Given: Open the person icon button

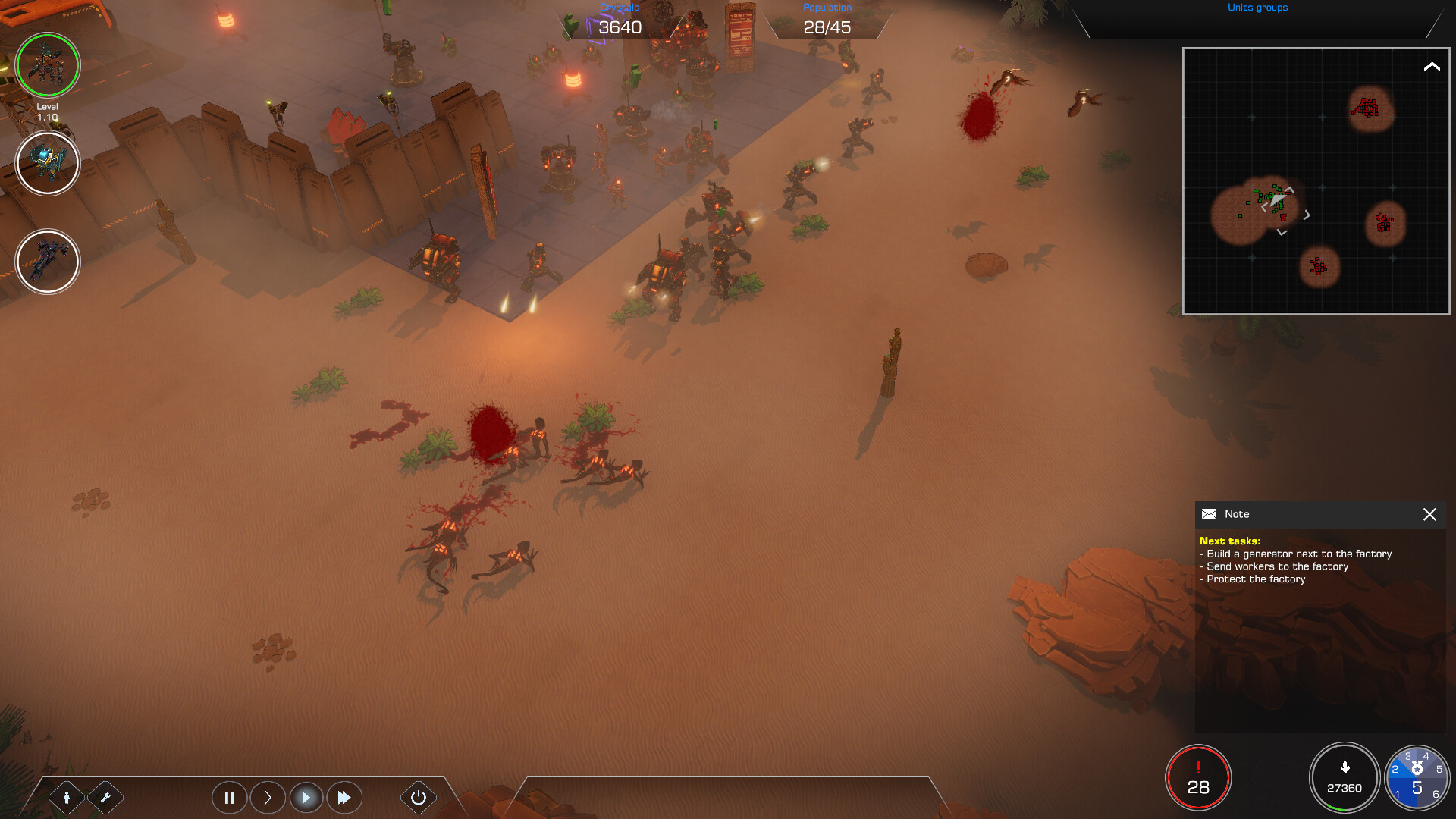Looking at the screenshot, I should (x=67, y=797).
